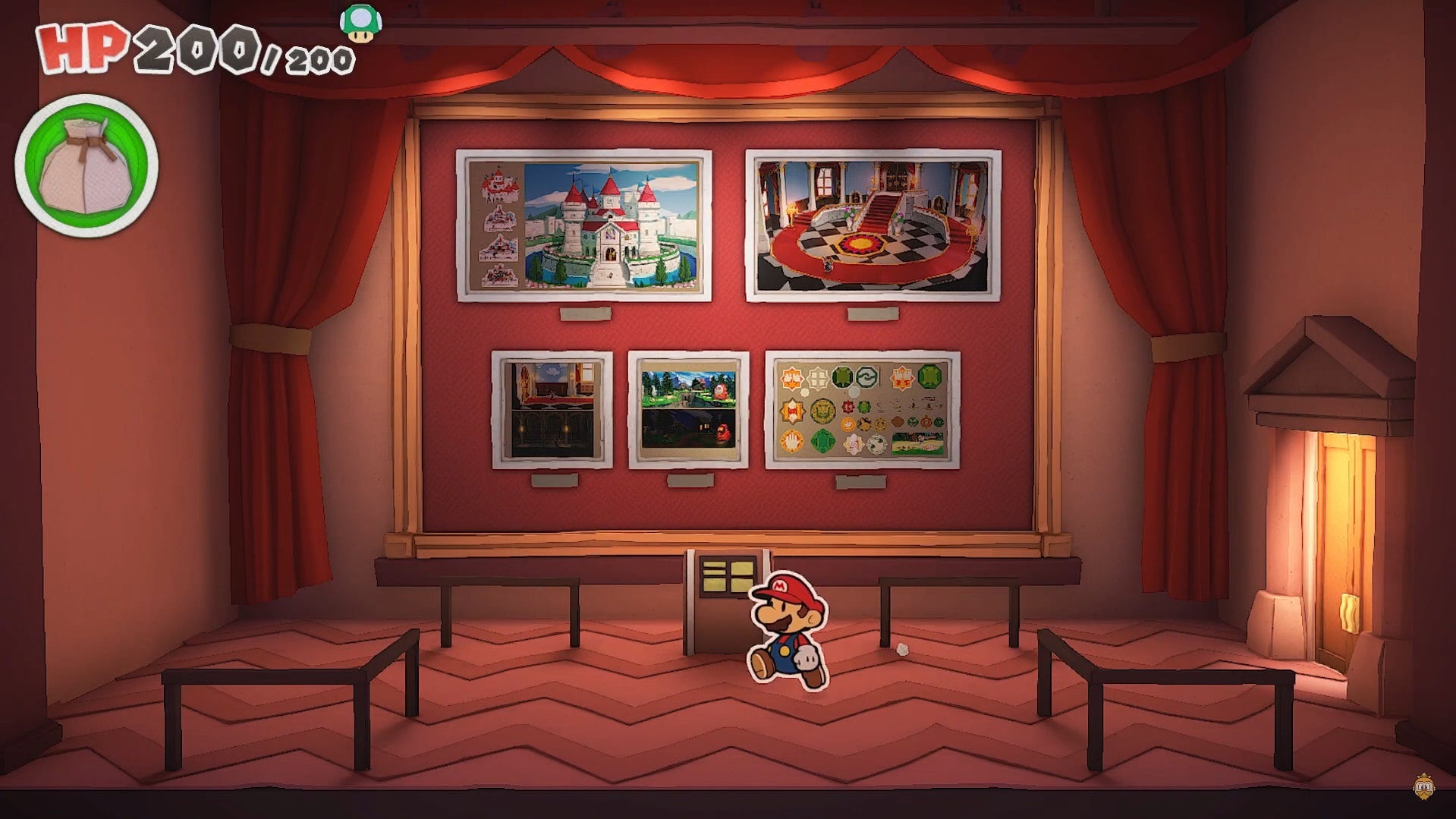Read the plaque under the castle painting
1456x819 pixels.
584,313
